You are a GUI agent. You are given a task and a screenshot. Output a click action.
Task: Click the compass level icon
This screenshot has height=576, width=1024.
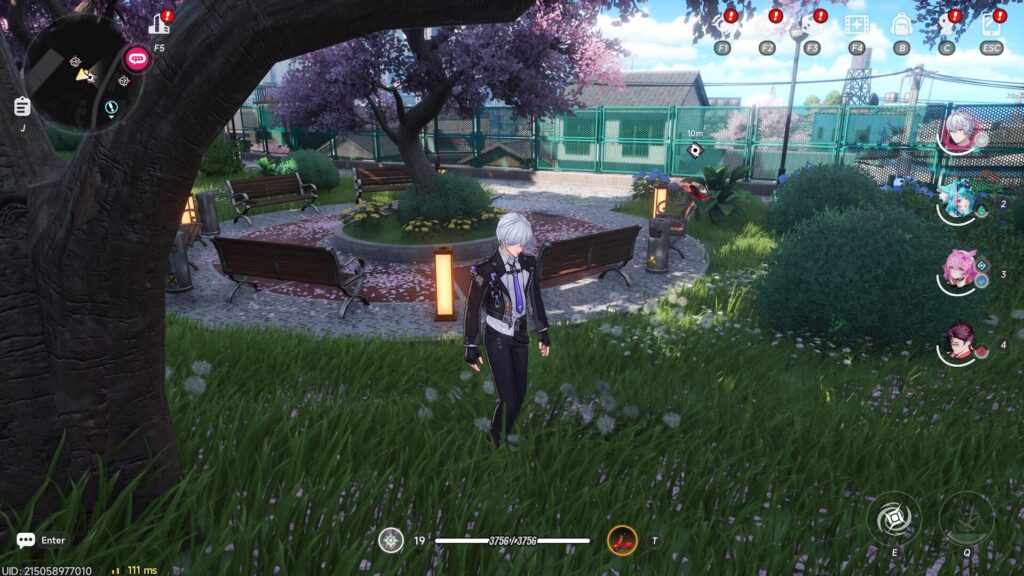coord(391,541)
